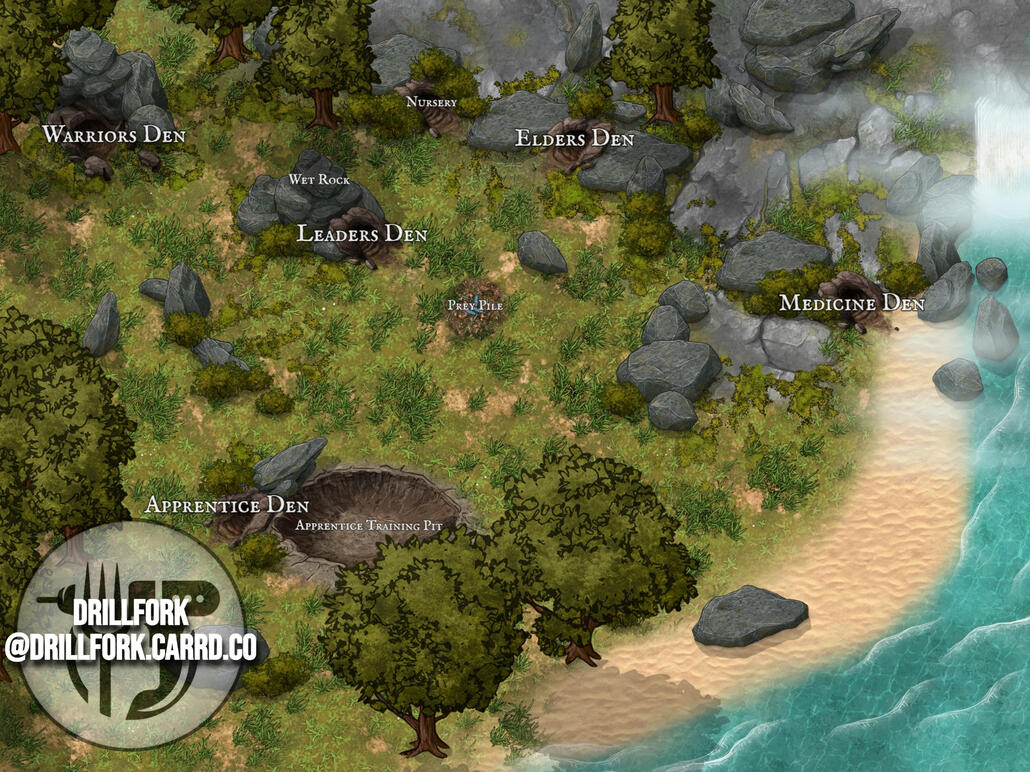Click the Prey Pile label
The image size is (1030, 772).
click(x=475, y=305)
